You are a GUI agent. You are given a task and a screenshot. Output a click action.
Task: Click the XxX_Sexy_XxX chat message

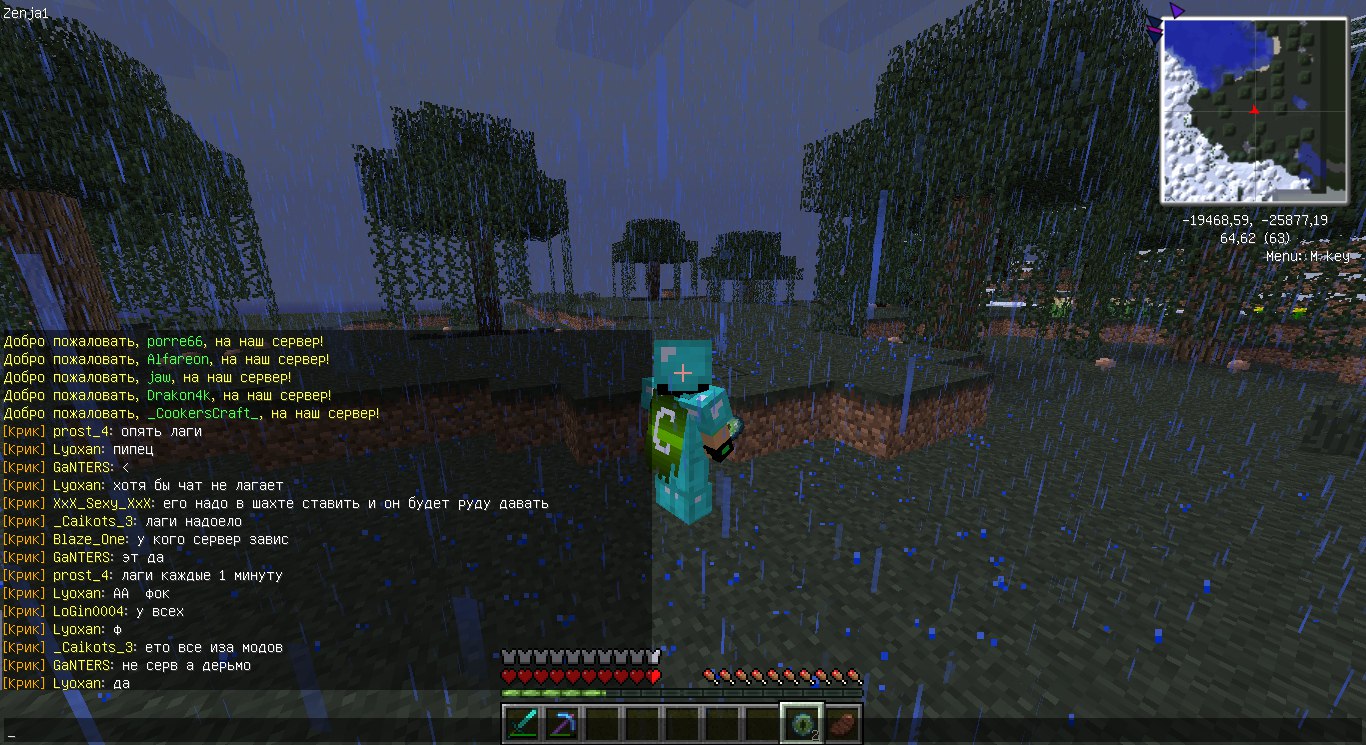click(x=275, y=503)
